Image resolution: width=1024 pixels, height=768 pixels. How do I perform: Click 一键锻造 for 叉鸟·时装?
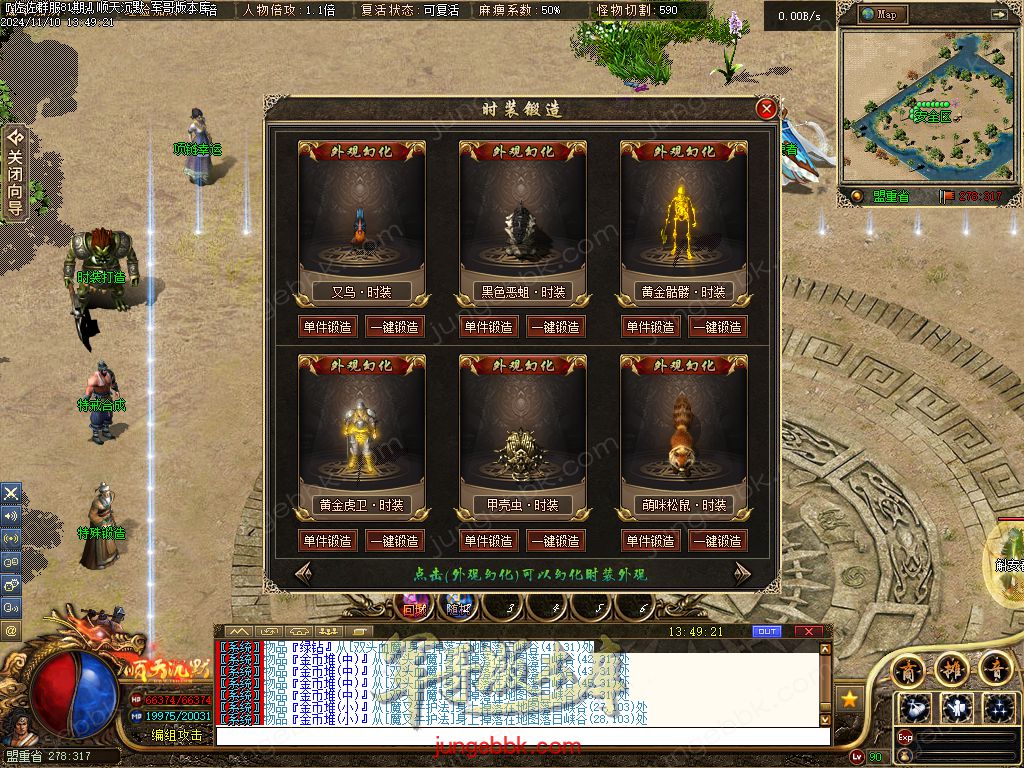click(395, 327)
